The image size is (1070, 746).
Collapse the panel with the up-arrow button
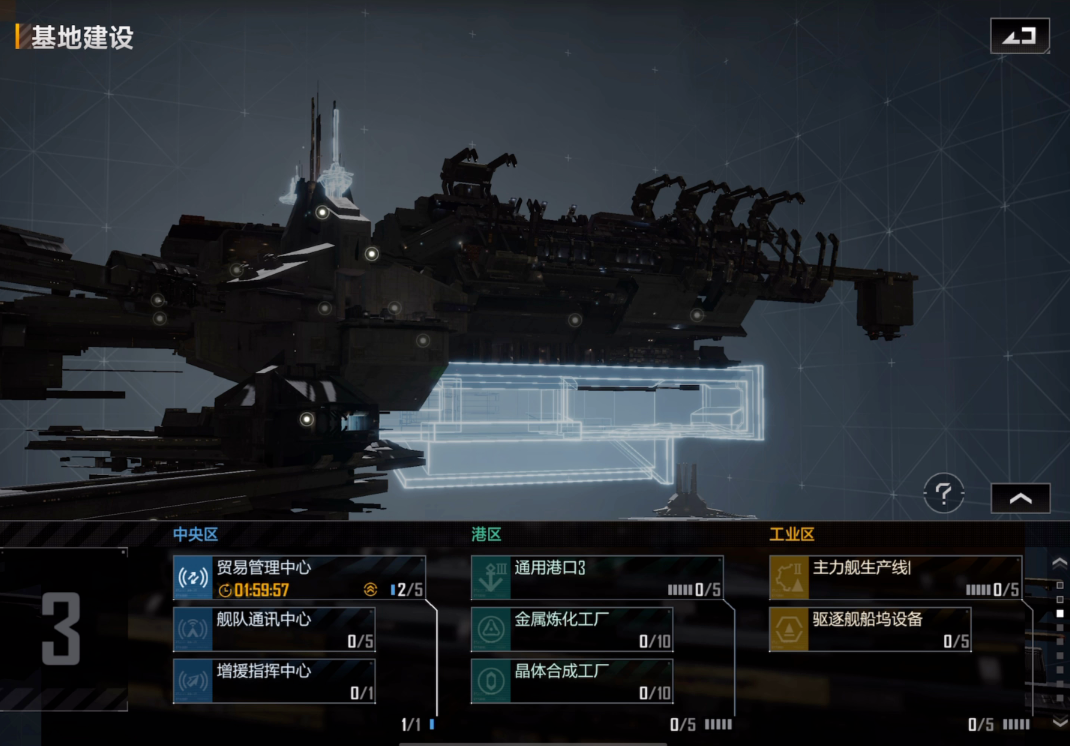click(x=1020, y=498)
